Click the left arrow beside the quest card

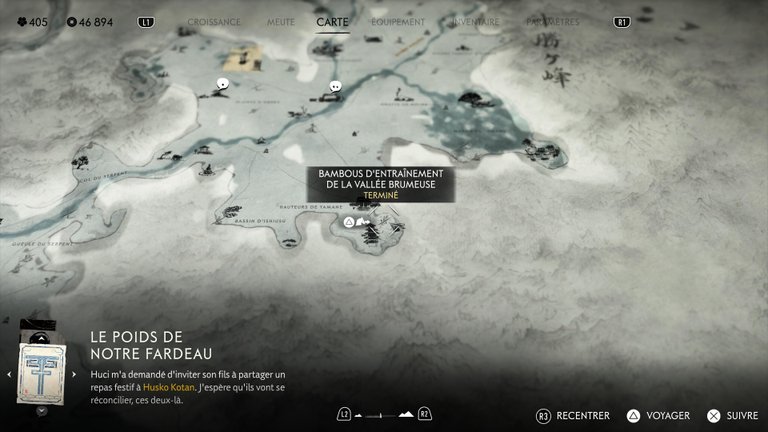(10, 374)
